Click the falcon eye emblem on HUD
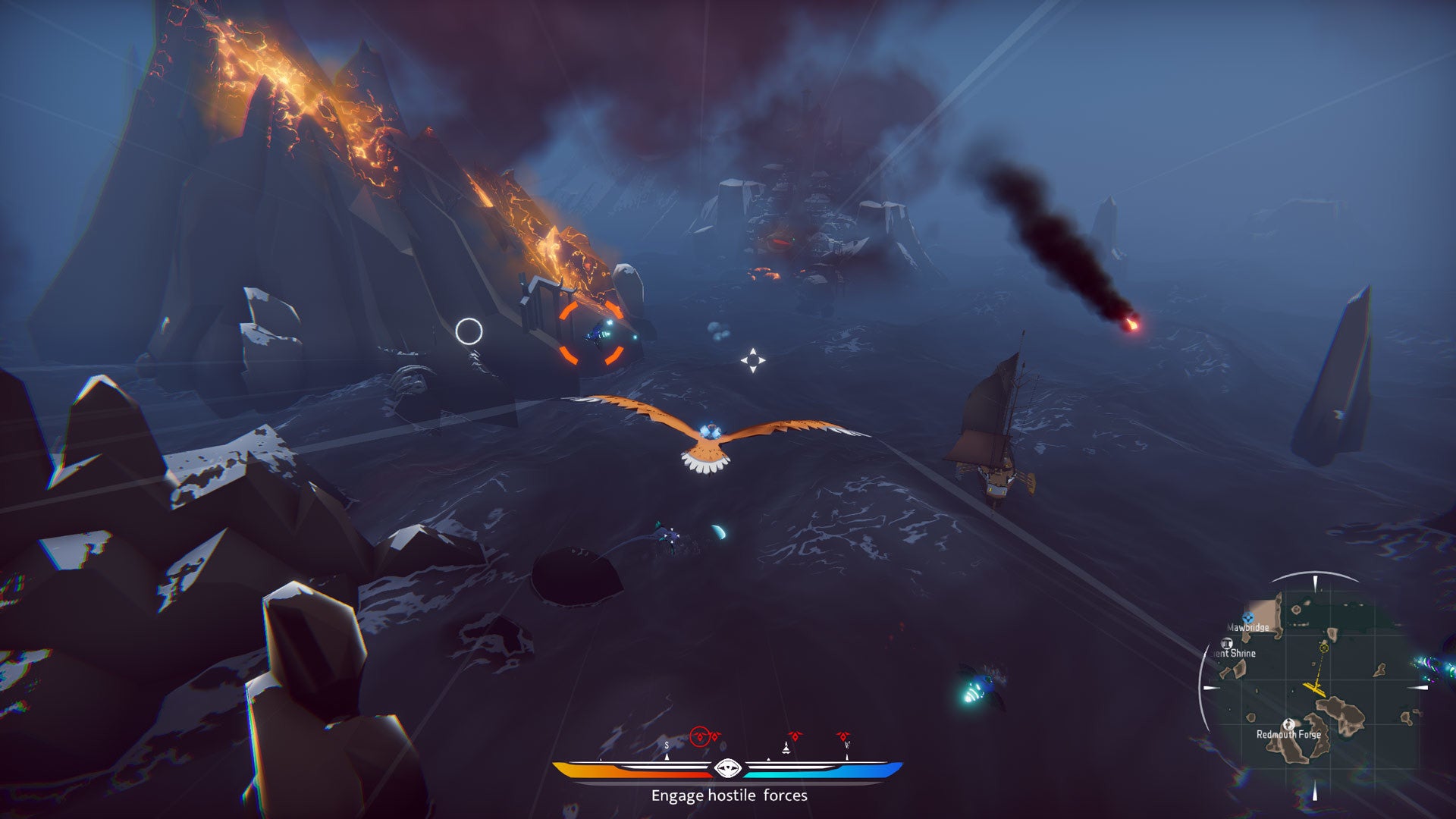Image resolution: width=1456 pixels, height=819 pixels. click(x=726, y=769)
